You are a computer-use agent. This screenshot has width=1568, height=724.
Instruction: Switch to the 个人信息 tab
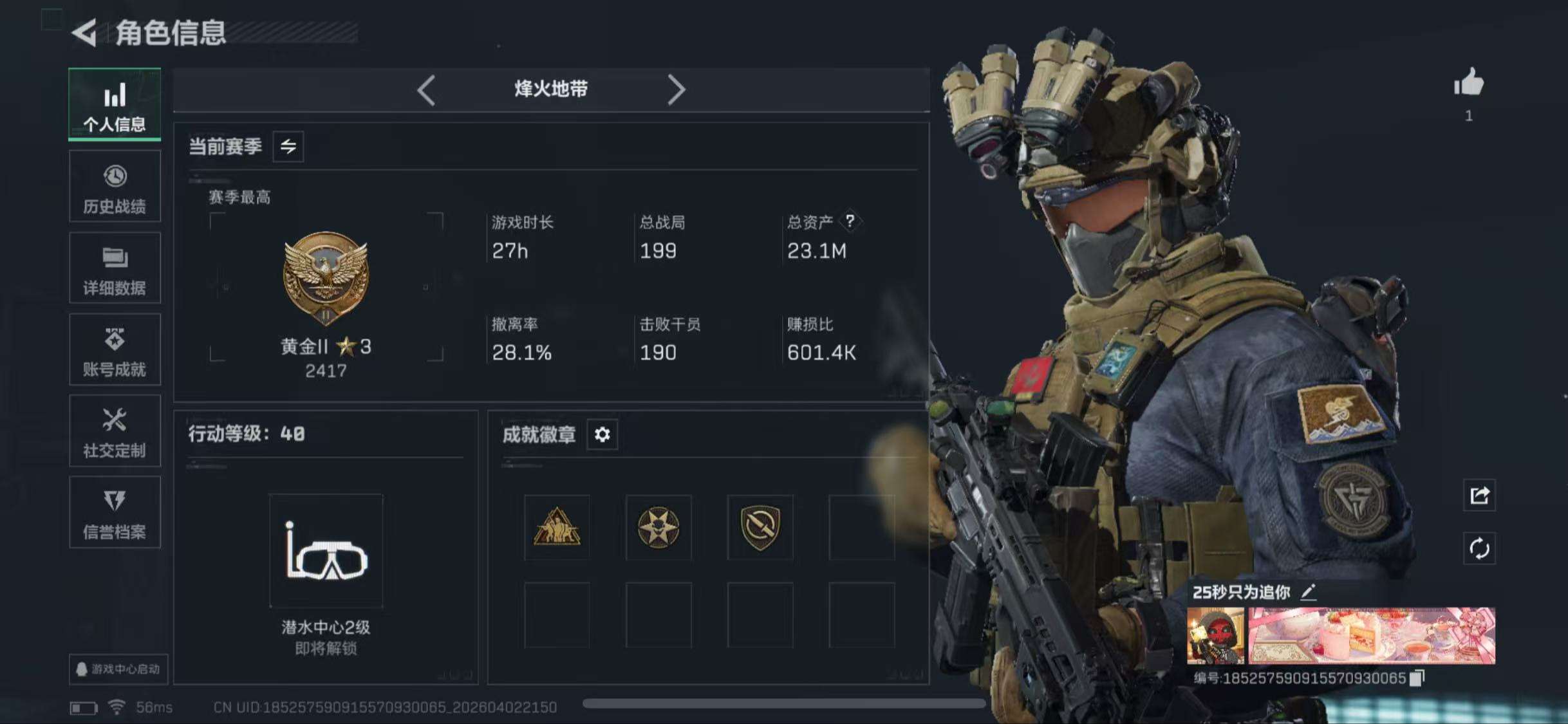tap(115, 105)
